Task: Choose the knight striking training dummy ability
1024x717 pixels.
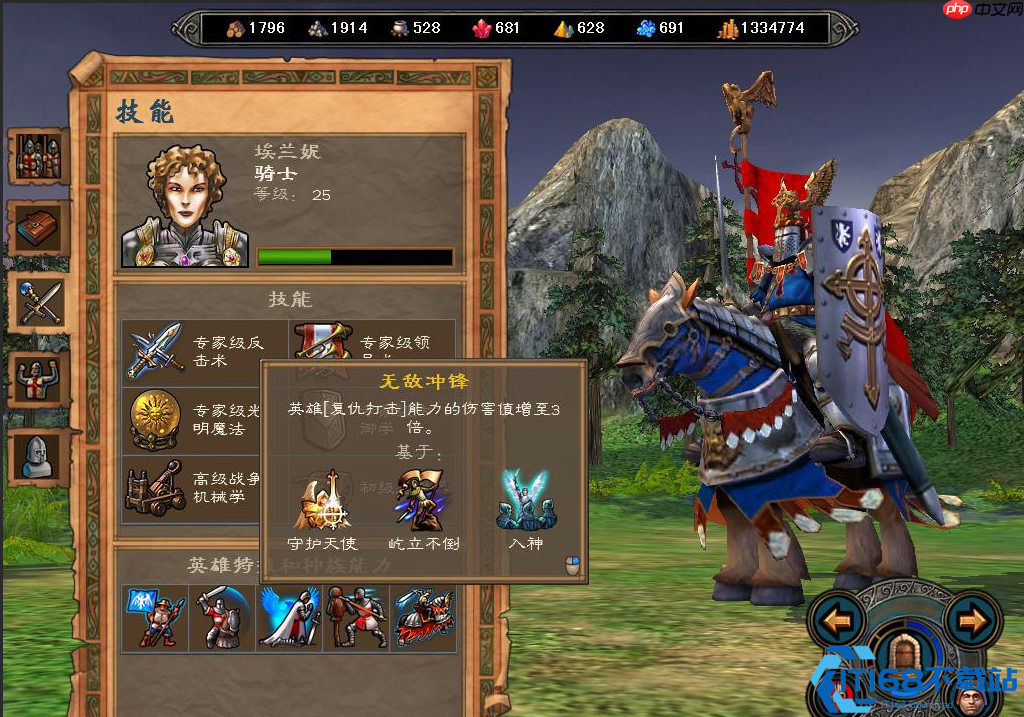Action: pos(355,617)
